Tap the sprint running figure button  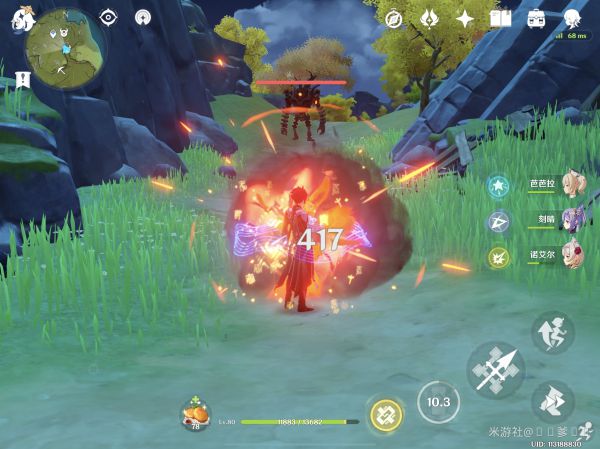tap(552, 333)
